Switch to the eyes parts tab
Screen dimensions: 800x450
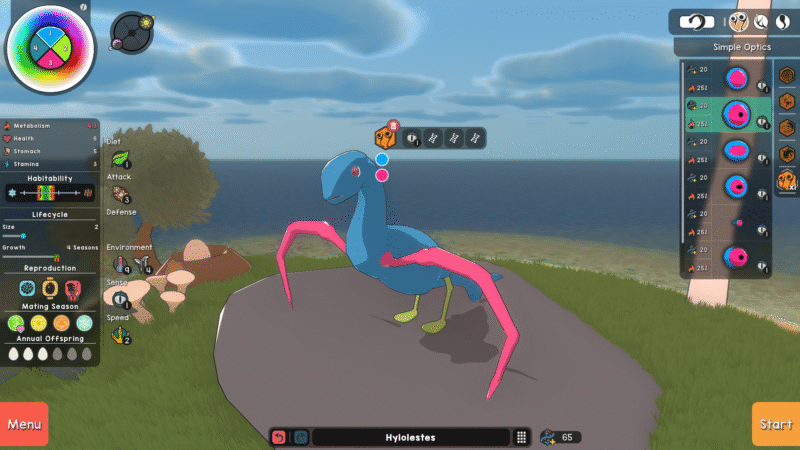(740, 20)
